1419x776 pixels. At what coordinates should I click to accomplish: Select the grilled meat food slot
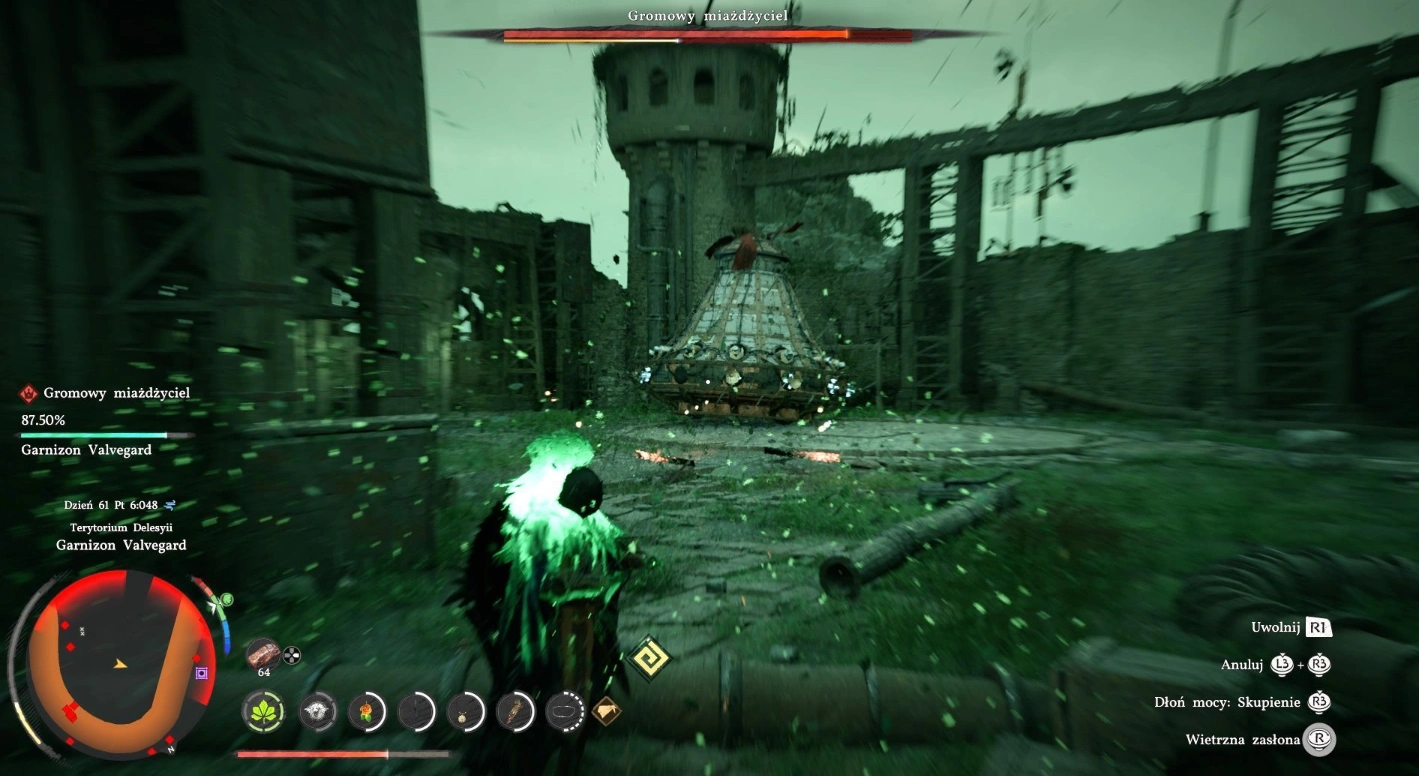point(263,654)
